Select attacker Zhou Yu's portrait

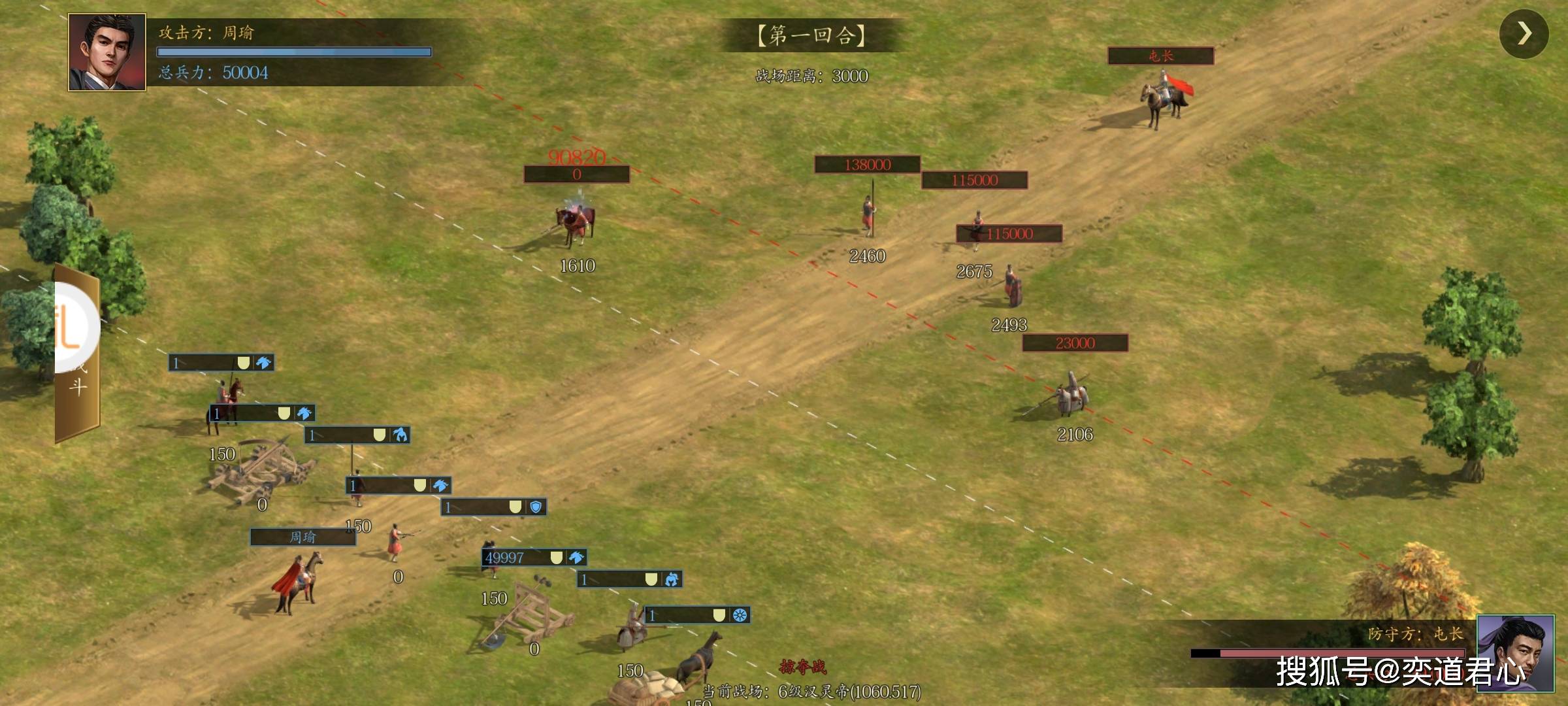point(107,52)
